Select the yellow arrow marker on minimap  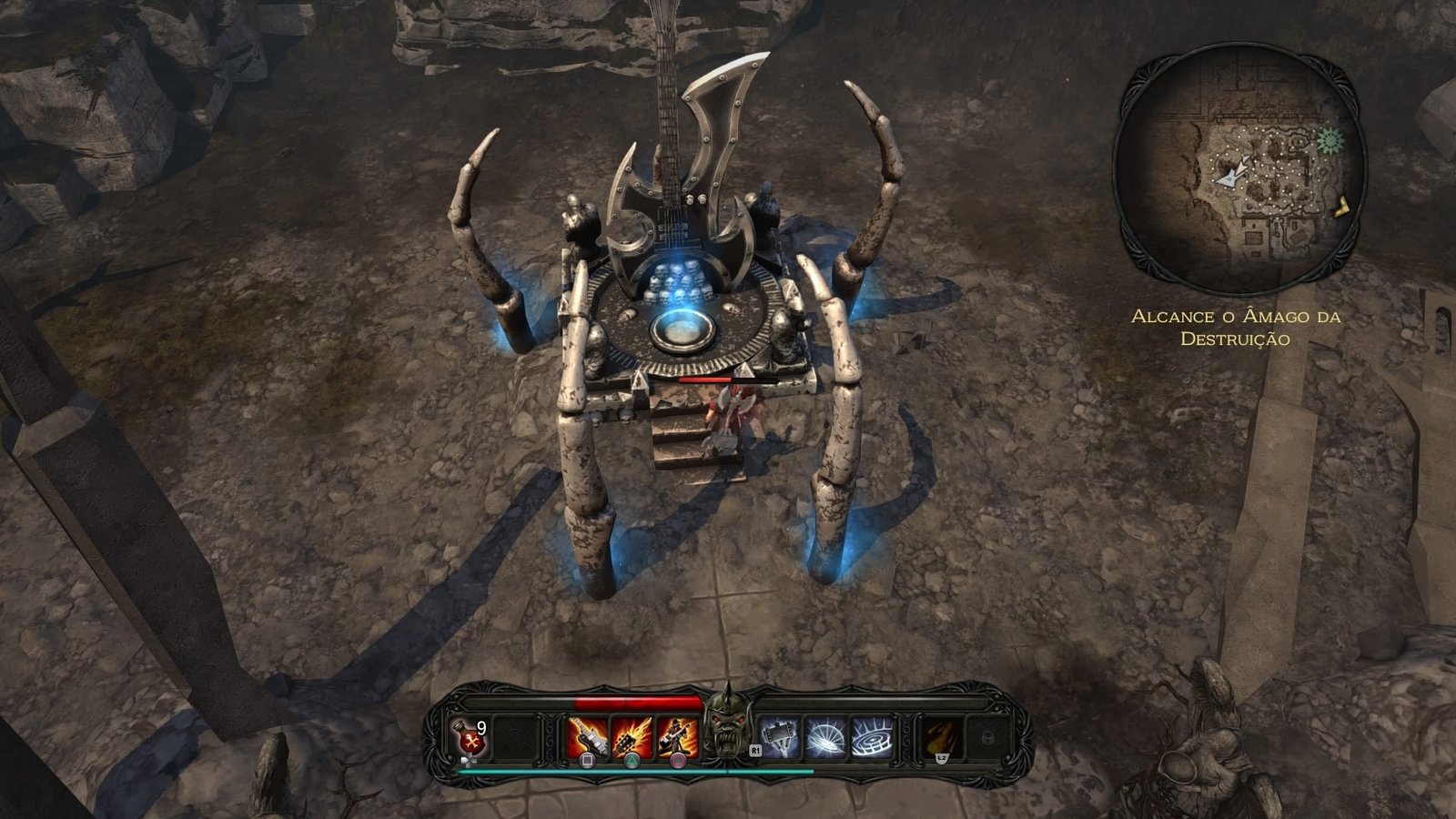(1342, 208)
